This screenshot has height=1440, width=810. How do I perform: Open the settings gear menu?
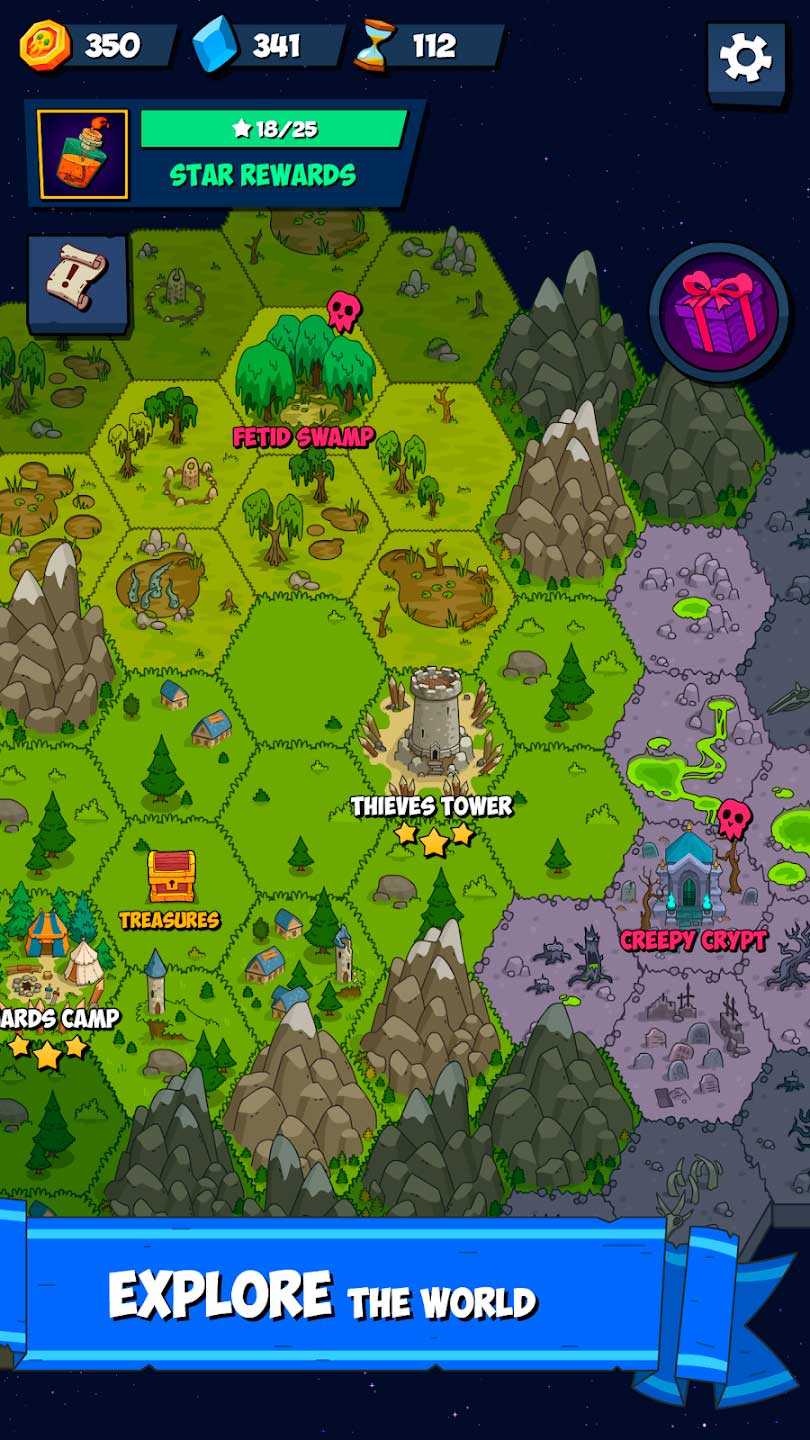click(x=746, y=58)
